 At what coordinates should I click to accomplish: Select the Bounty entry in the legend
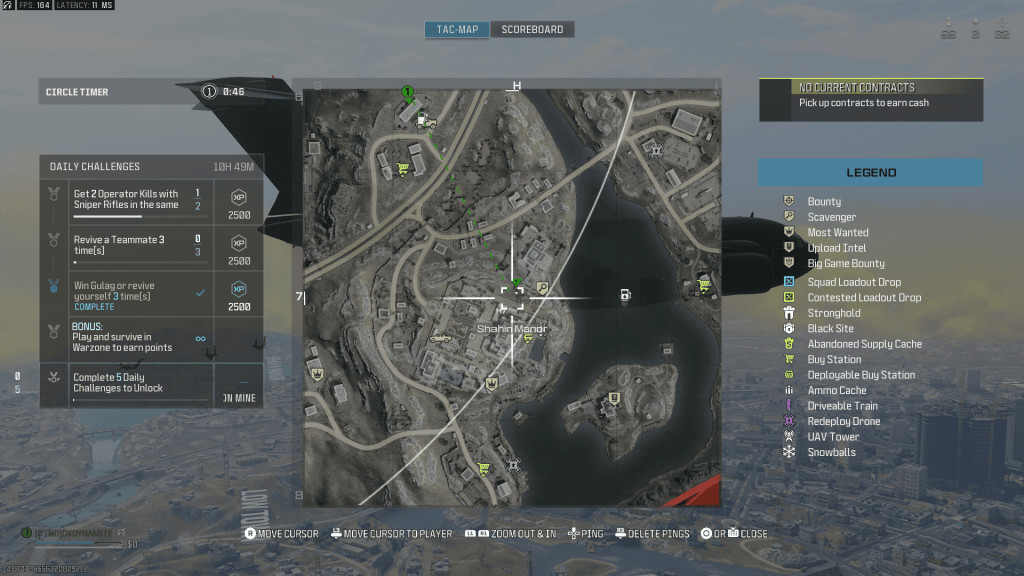tap(824, 201)
